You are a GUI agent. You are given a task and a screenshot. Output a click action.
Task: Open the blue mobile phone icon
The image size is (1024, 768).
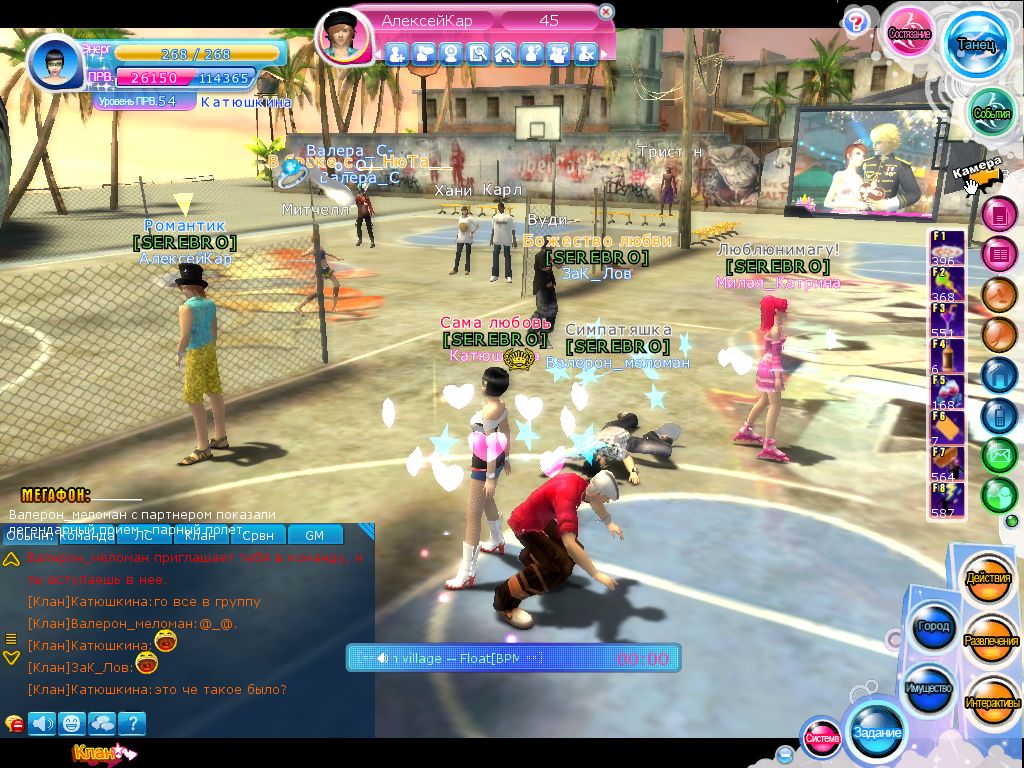pos(999,414)
